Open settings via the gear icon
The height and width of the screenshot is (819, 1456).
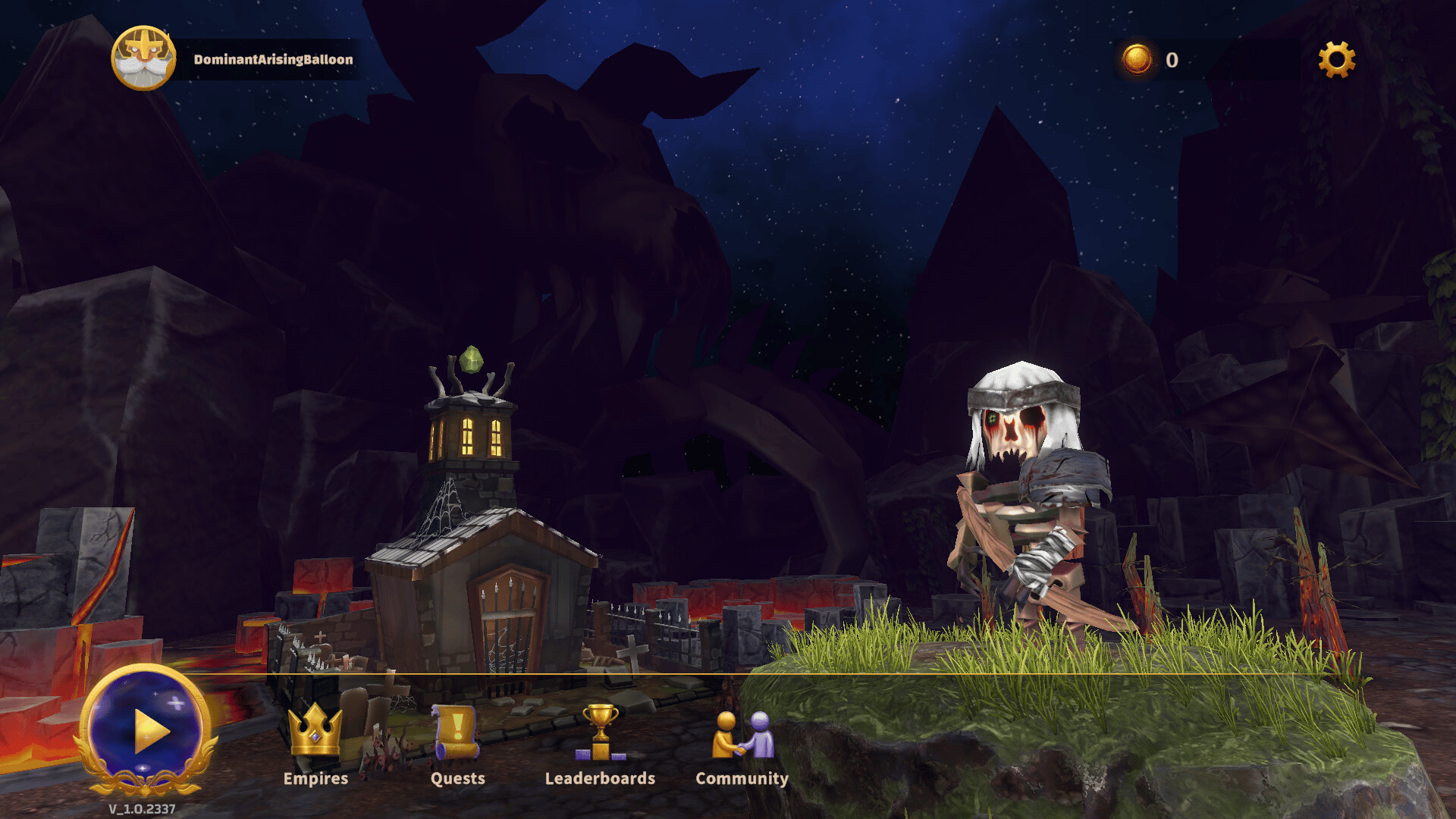tap(1336, 59)
